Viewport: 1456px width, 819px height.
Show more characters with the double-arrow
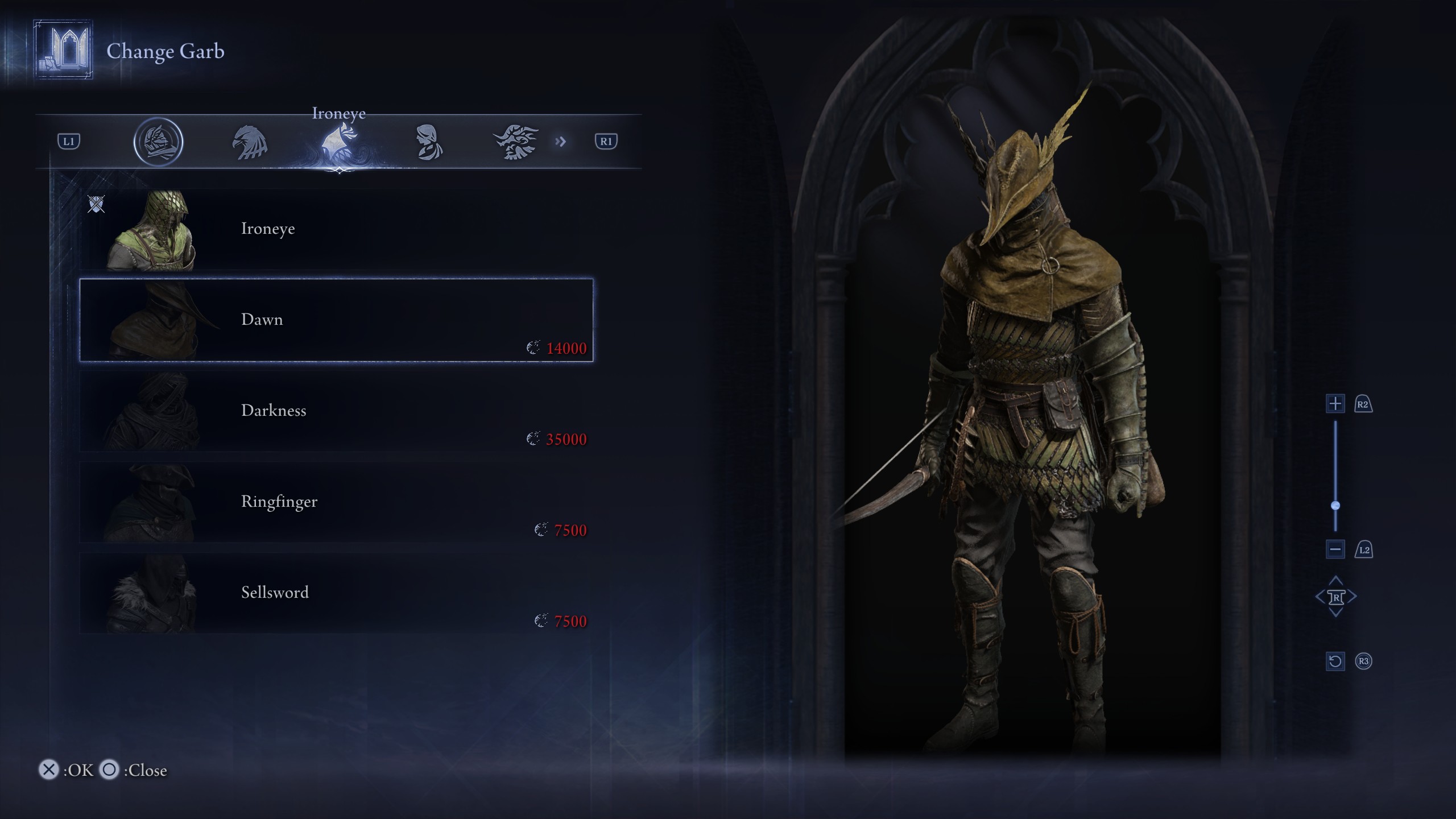561,142
